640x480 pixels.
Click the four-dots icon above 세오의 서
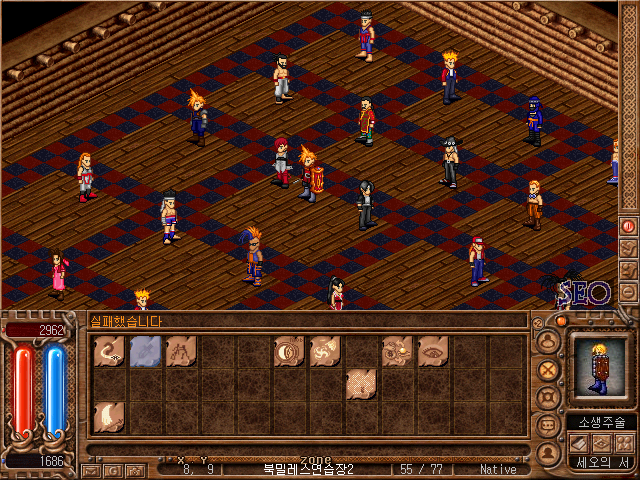click(x=624, y=442)
